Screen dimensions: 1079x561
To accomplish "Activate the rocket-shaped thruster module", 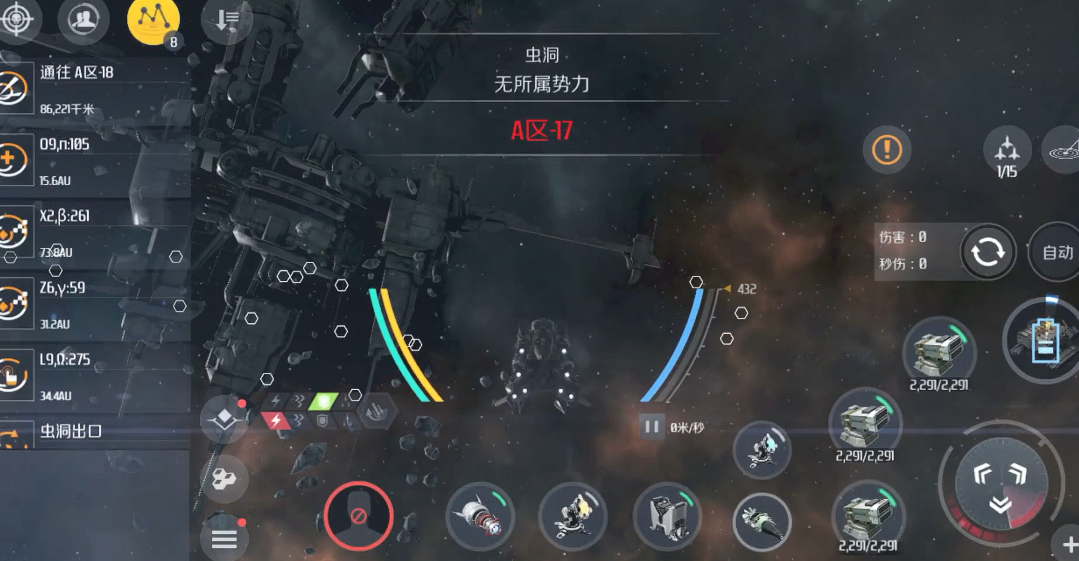I will 480,516.
